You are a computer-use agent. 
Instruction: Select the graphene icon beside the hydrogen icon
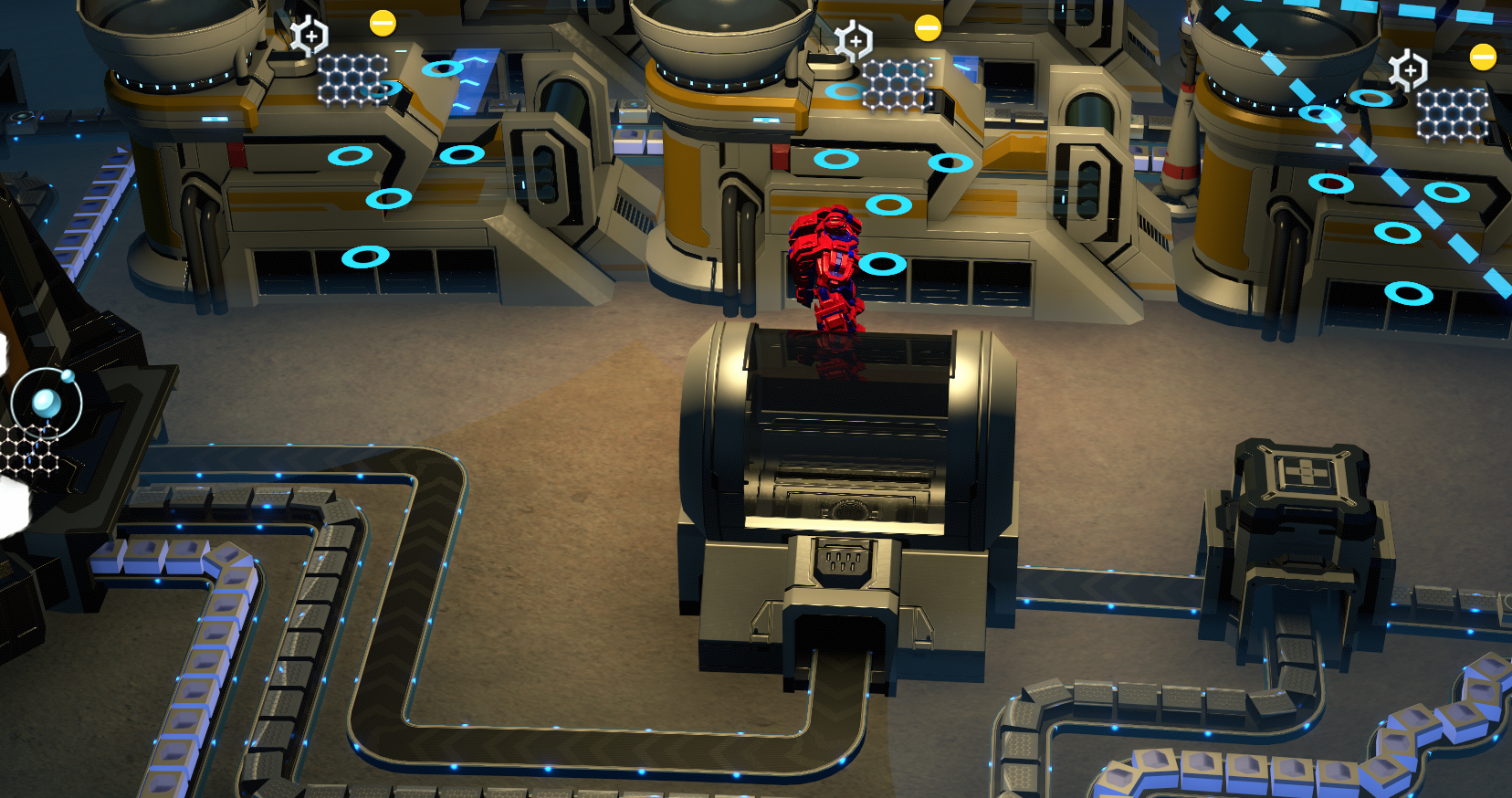27,450
